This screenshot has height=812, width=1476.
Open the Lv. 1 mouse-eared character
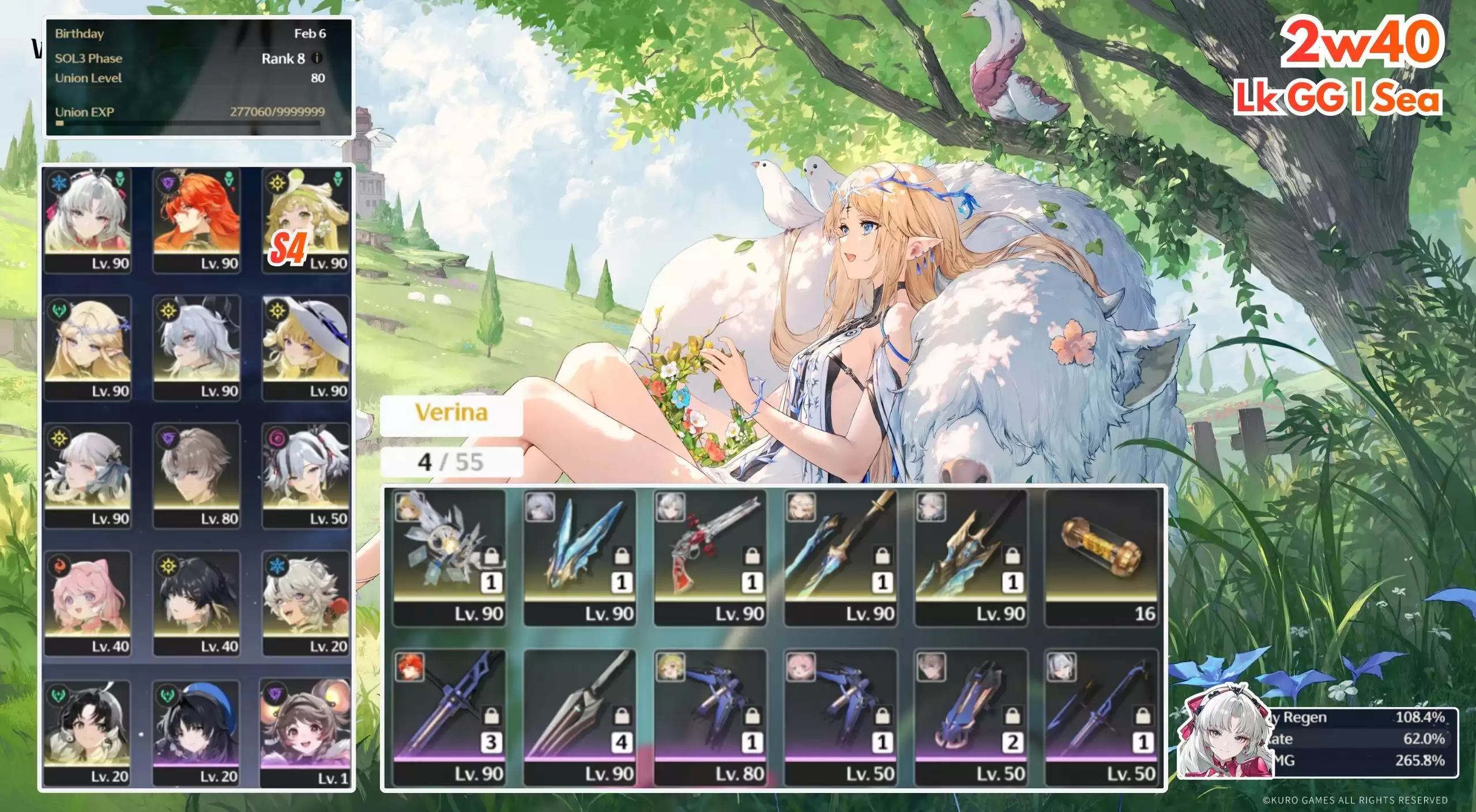pyautogui.click(x=306, y=732)
